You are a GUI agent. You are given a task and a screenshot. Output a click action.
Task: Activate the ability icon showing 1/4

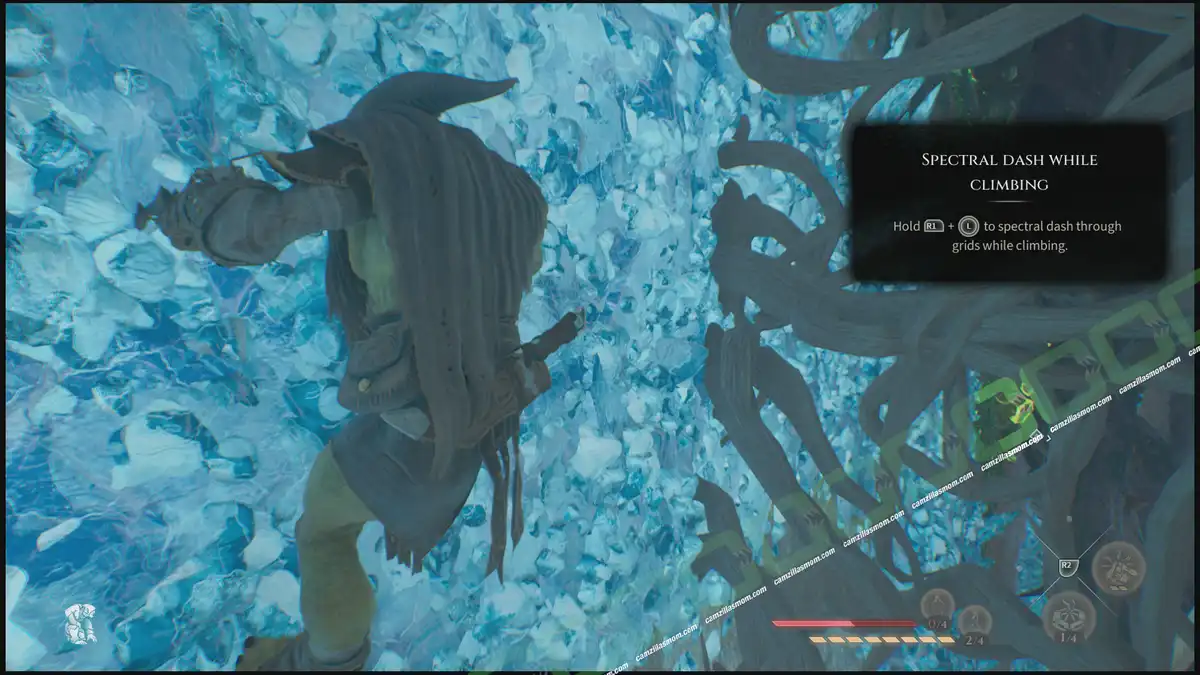[x=1068, y=614]
